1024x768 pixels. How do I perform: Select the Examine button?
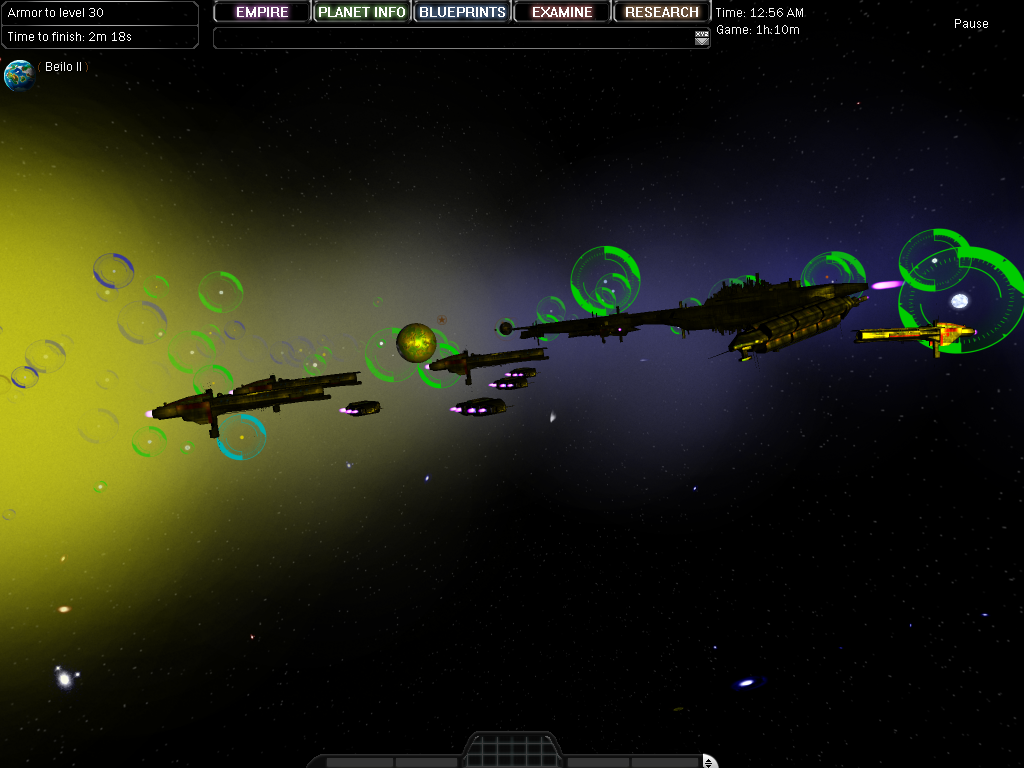click(x=562, y=12)
